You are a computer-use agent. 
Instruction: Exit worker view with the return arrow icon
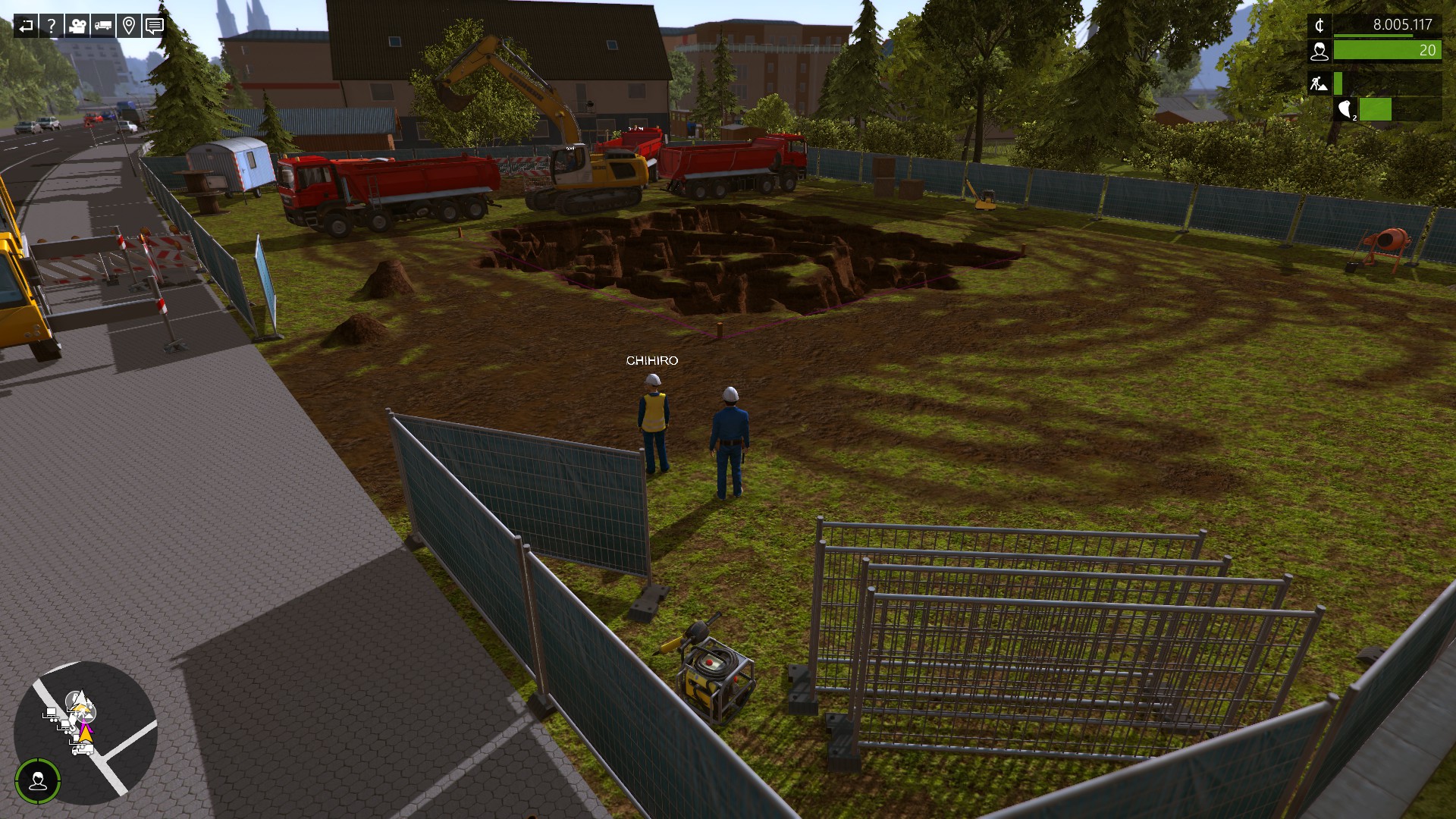tap(27, 26)
